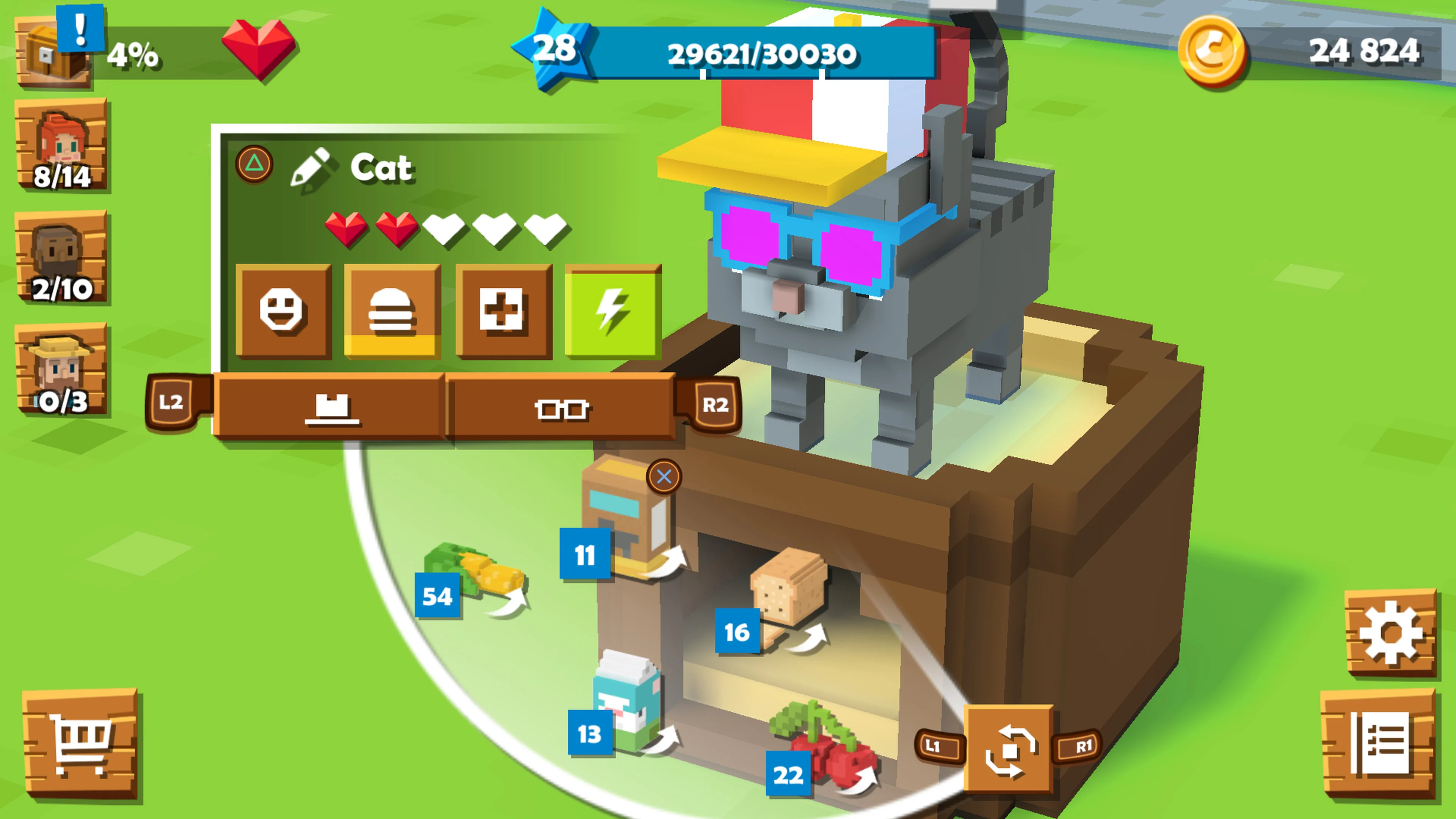1456x819 pixels.
Task: Switch to the hat customization tab
Action: click(x=331, y=409)
